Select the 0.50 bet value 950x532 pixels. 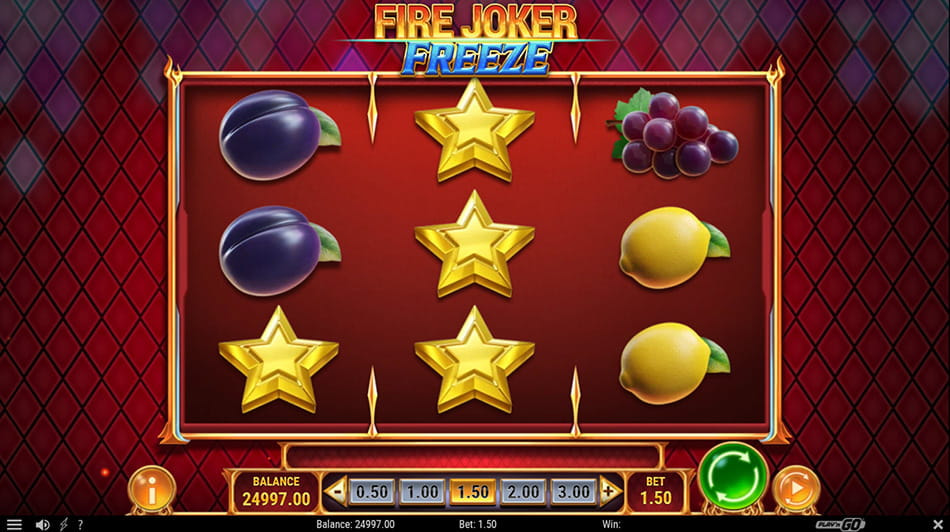tap(372, 491)
